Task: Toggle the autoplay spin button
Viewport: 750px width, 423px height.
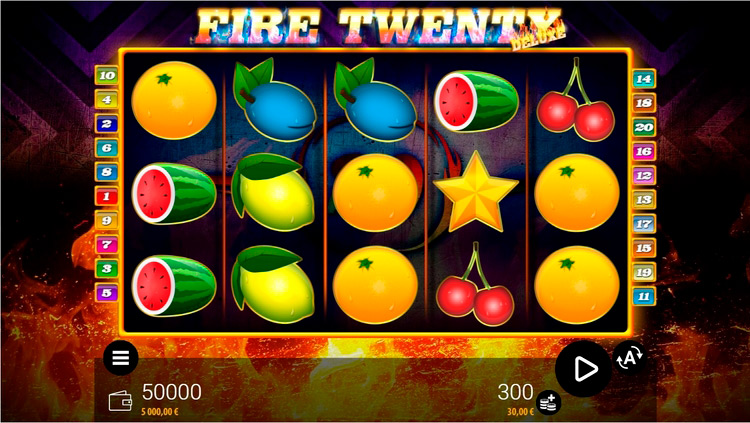Action: (x=630, y=356)
